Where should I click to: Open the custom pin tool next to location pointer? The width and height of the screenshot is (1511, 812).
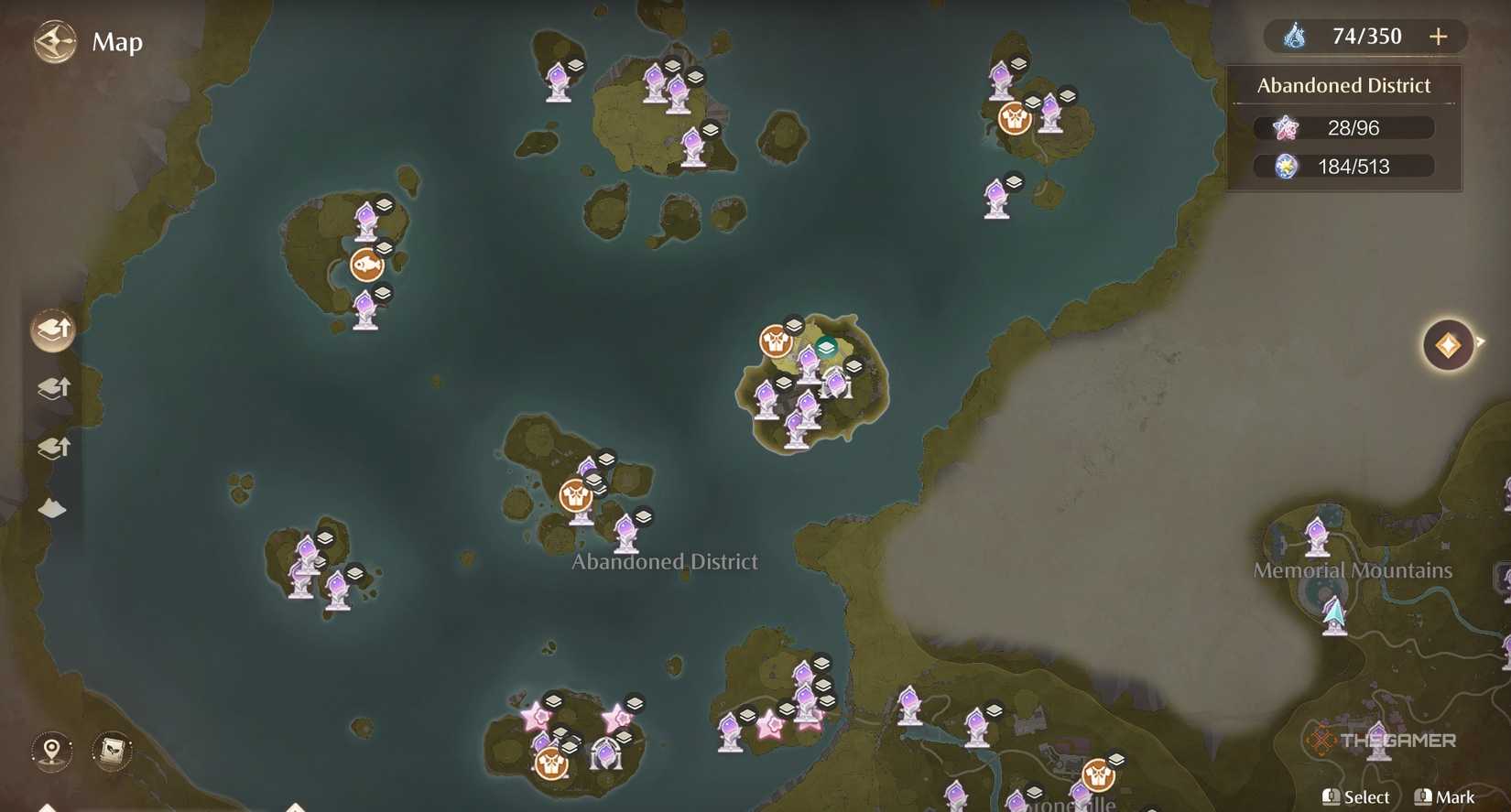(112, 751)
